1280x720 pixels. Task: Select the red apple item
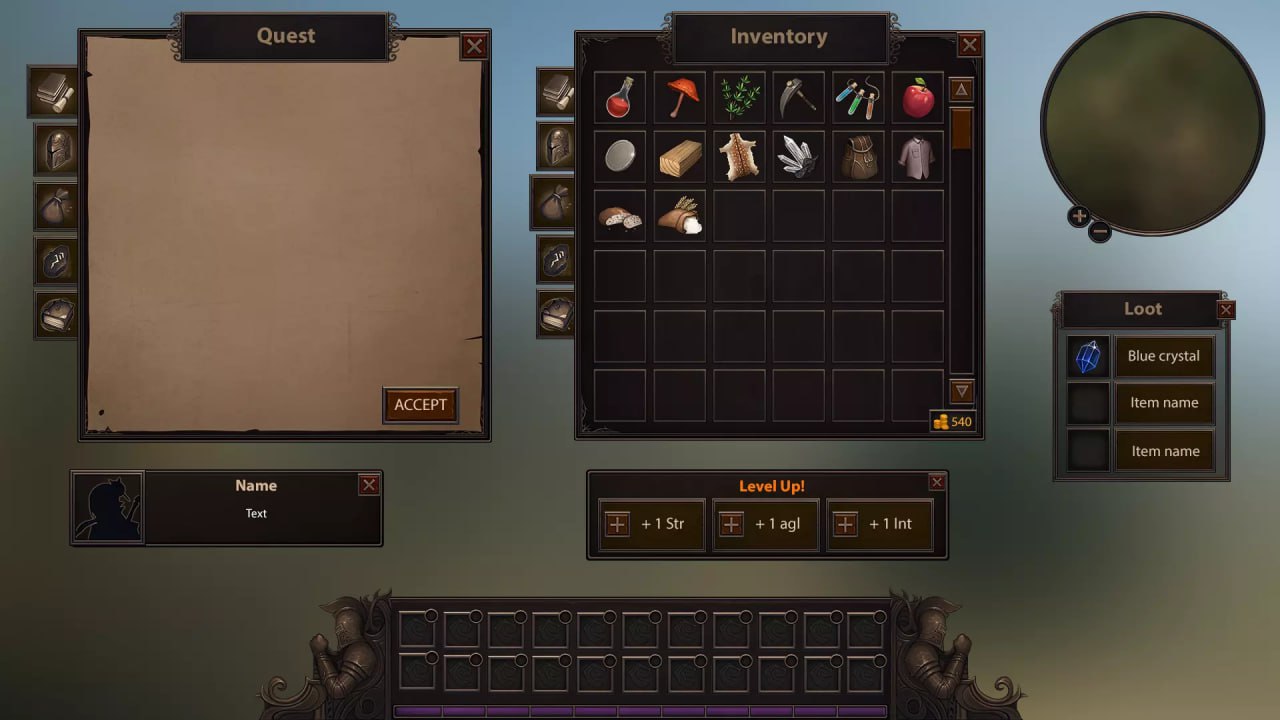point(917,97)
